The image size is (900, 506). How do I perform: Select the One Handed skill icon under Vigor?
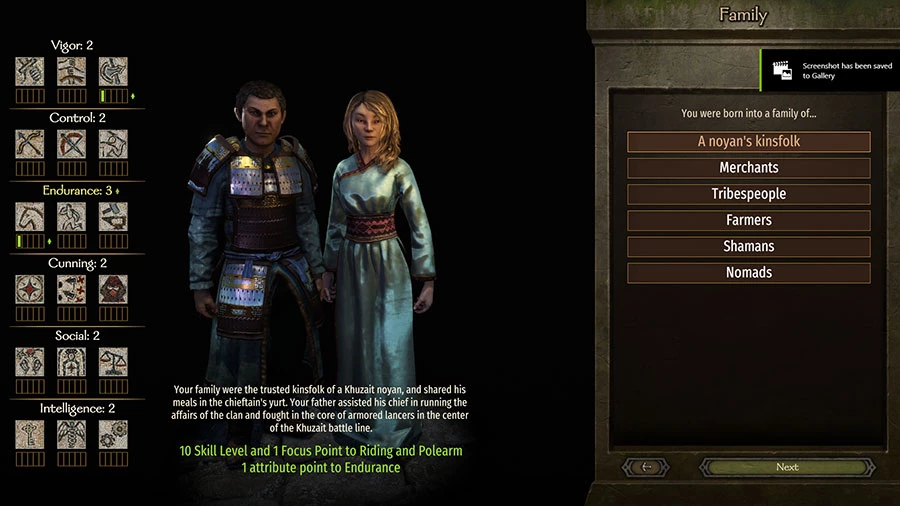[x=30, y=71]
